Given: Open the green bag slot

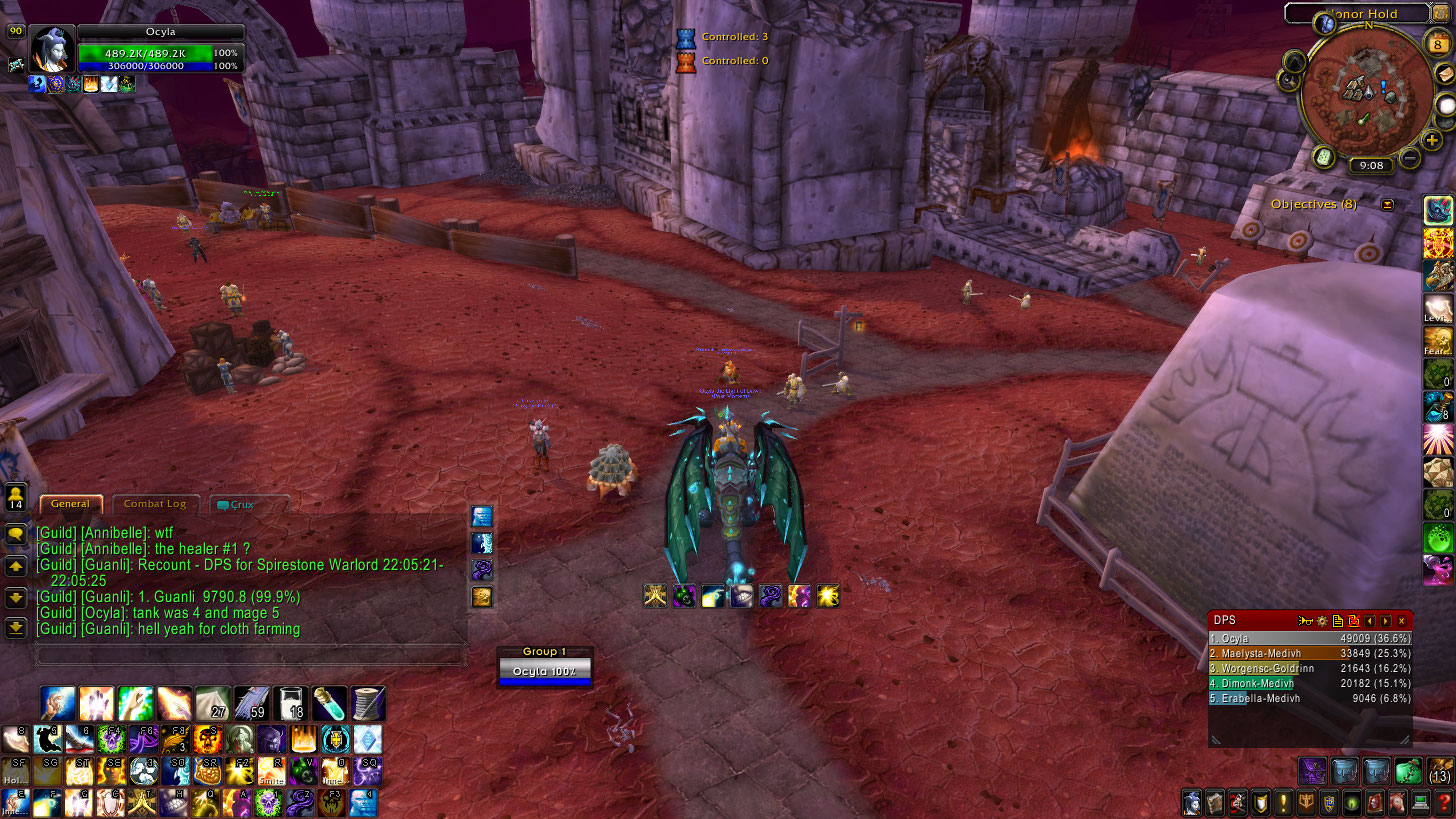Looking at the screenshot, I should 1408,771.
